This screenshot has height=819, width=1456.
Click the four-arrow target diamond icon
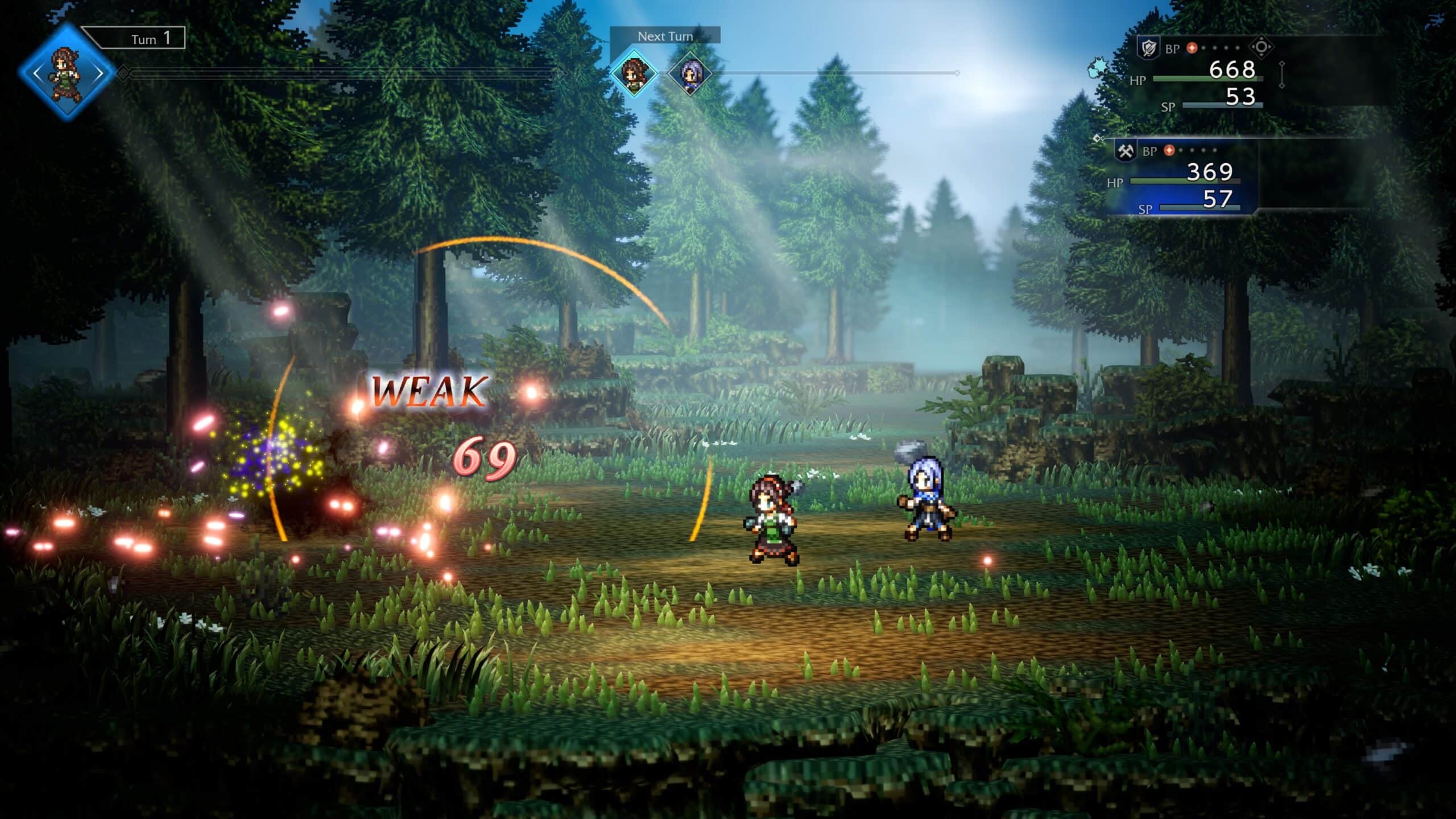tap(1261, 47)
